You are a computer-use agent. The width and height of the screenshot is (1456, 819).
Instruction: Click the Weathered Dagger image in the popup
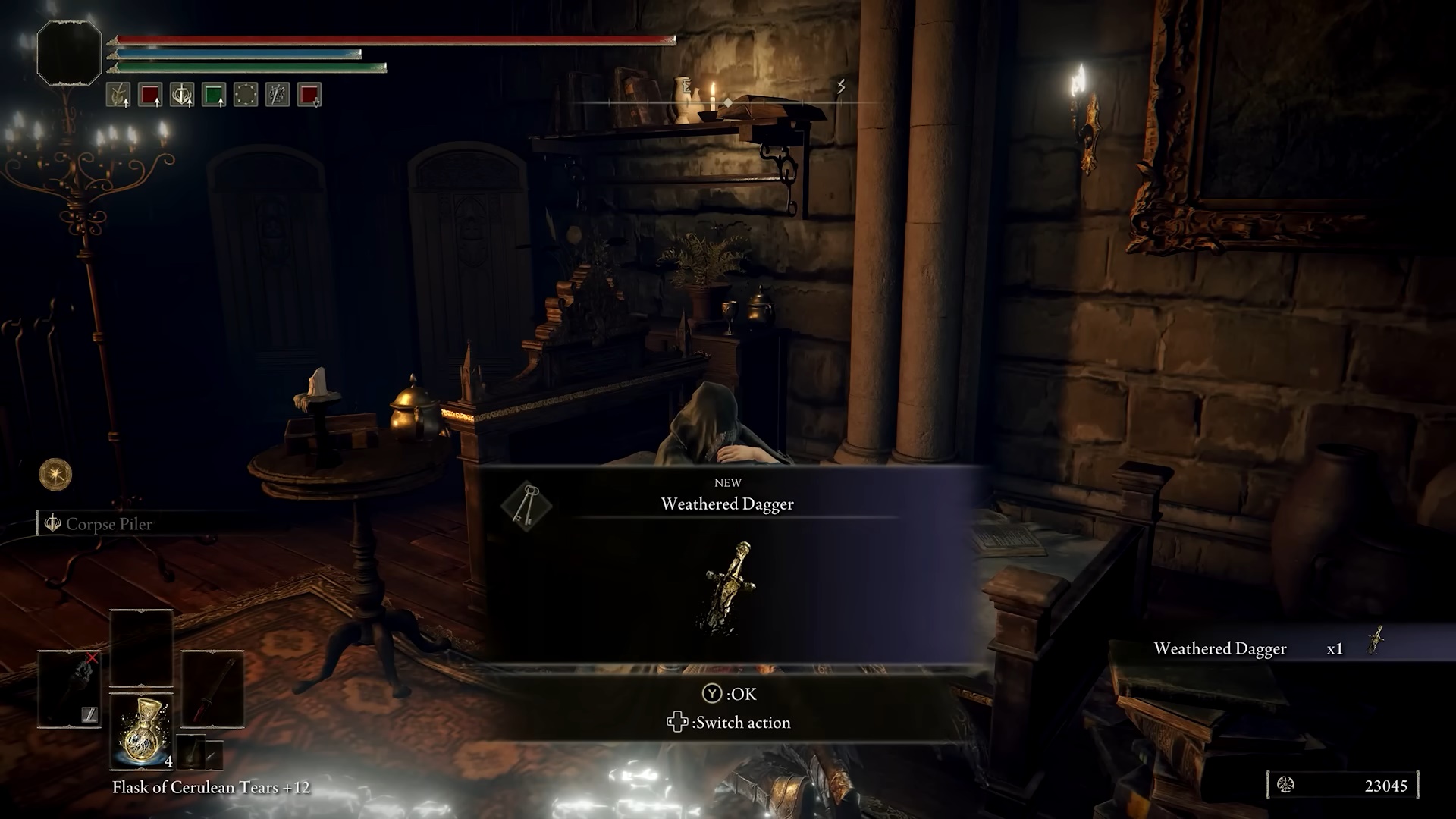click(730, 585)
